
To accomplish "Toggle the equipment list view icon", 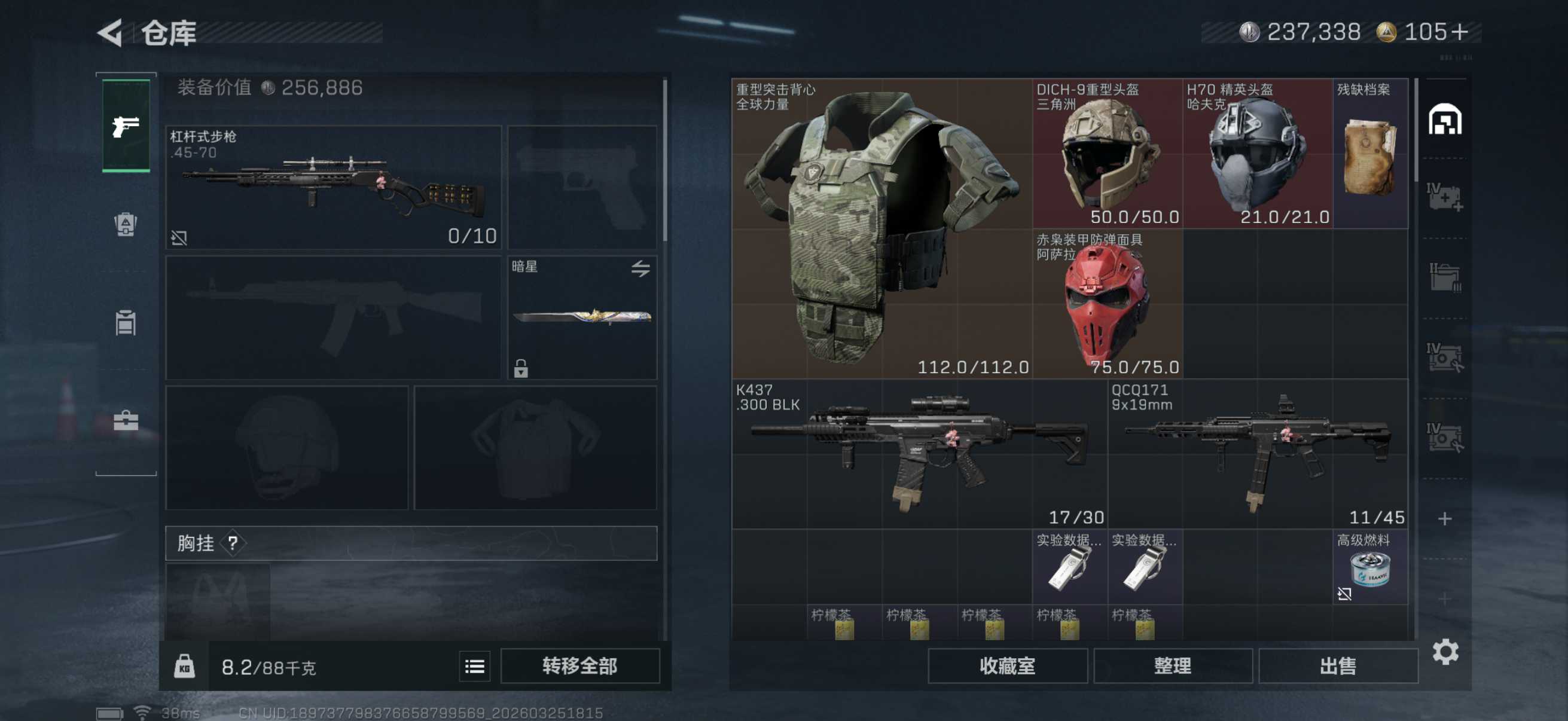I will pyautogui.click(x=474, y=666).
